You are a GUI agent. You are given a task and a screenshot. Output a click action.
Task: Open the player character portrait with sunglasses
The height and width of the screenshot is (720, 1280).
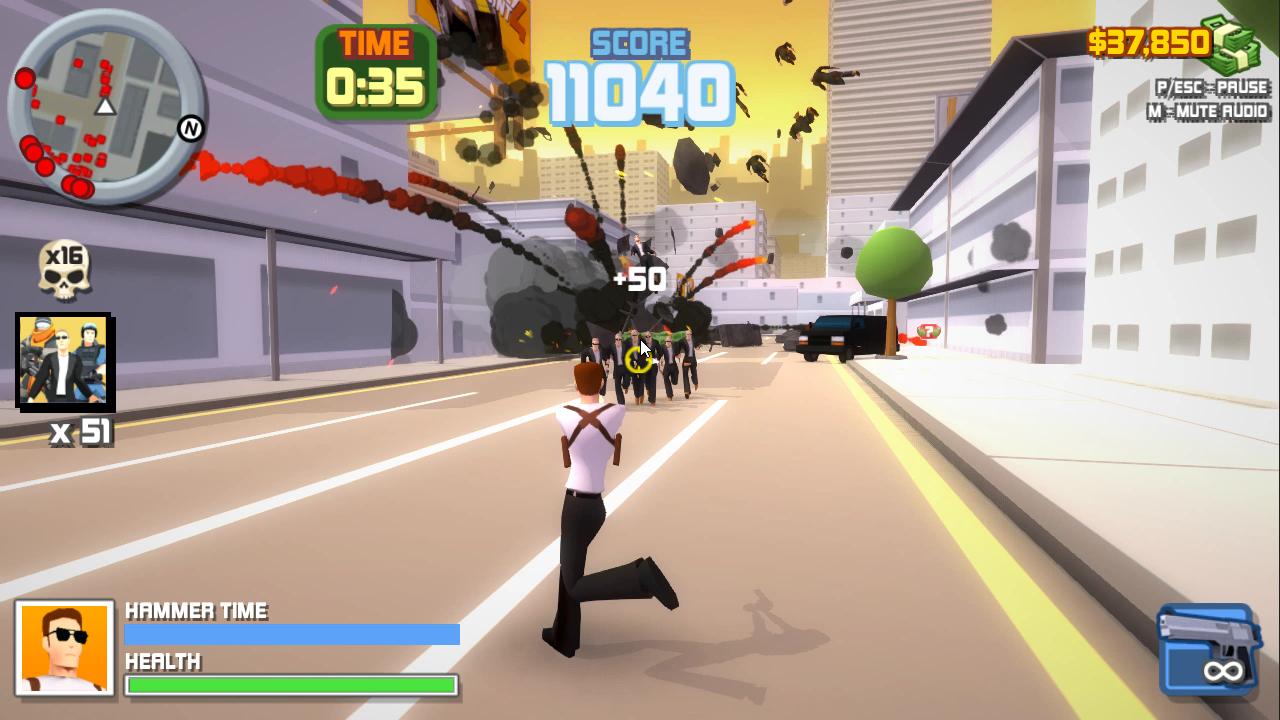tap(64, 648)
